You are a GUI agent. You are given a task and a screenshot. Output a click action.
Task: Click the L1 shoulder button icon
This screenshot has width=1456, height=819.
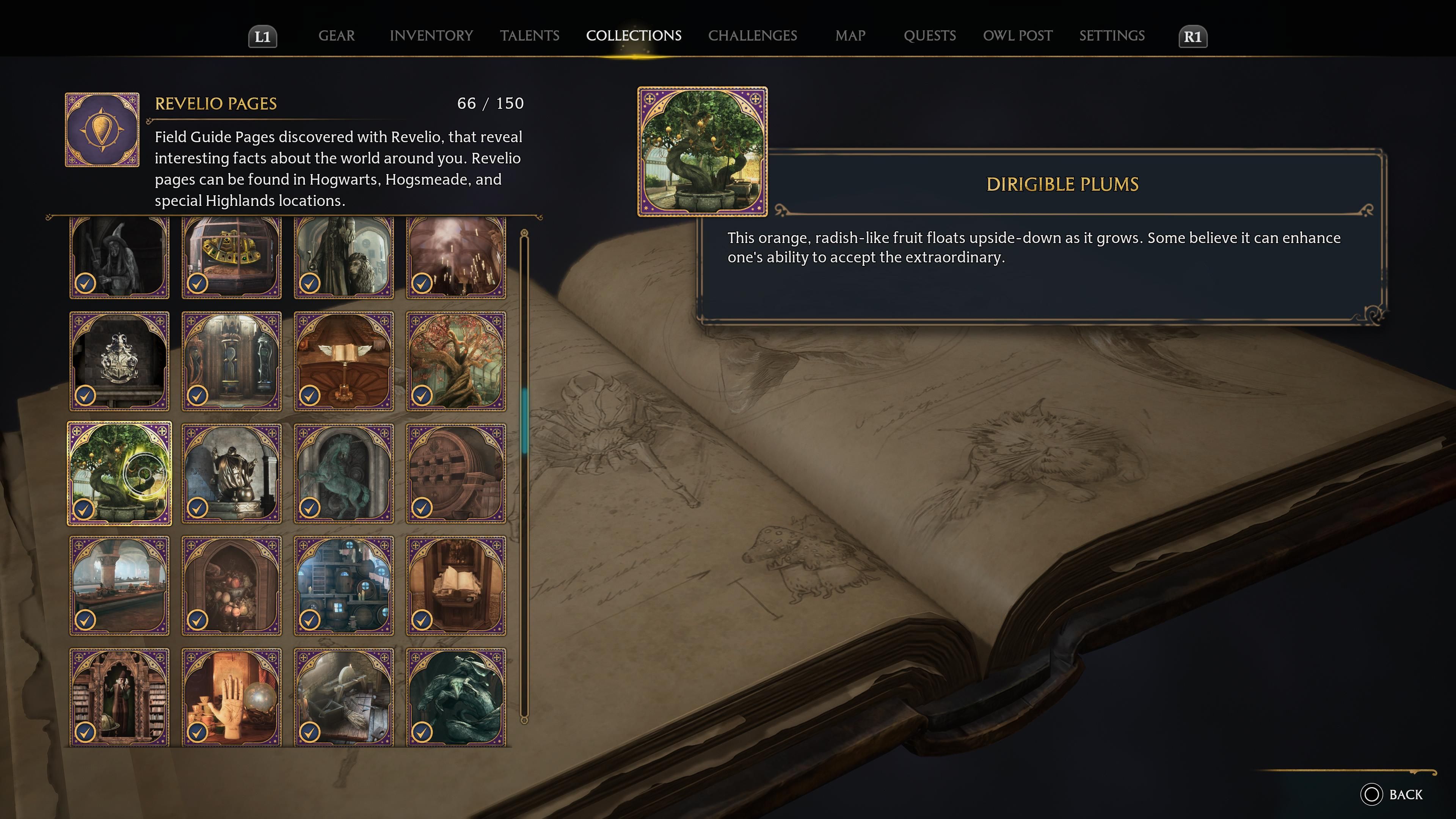tap(264, 36)
